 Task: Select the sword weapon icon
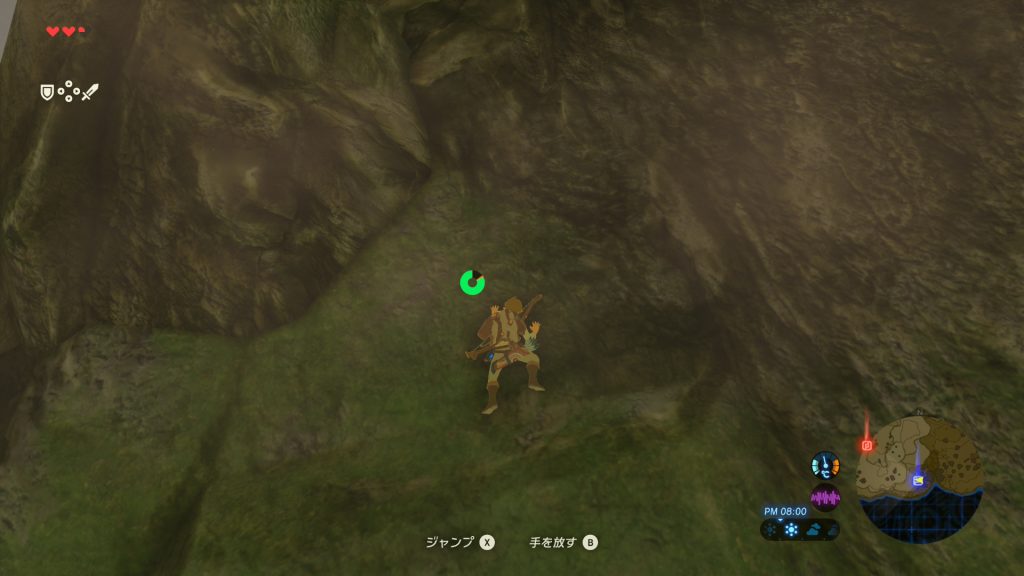(90, 92)
